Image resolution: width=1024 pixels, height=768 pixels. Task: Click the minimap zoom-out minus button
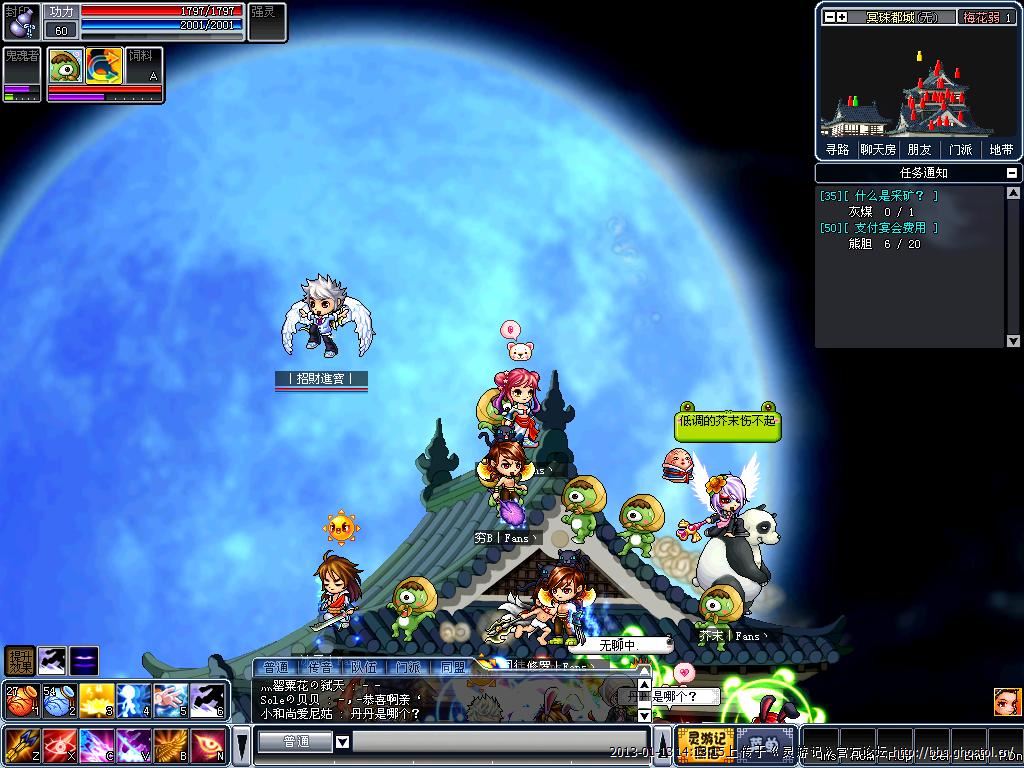829,17
